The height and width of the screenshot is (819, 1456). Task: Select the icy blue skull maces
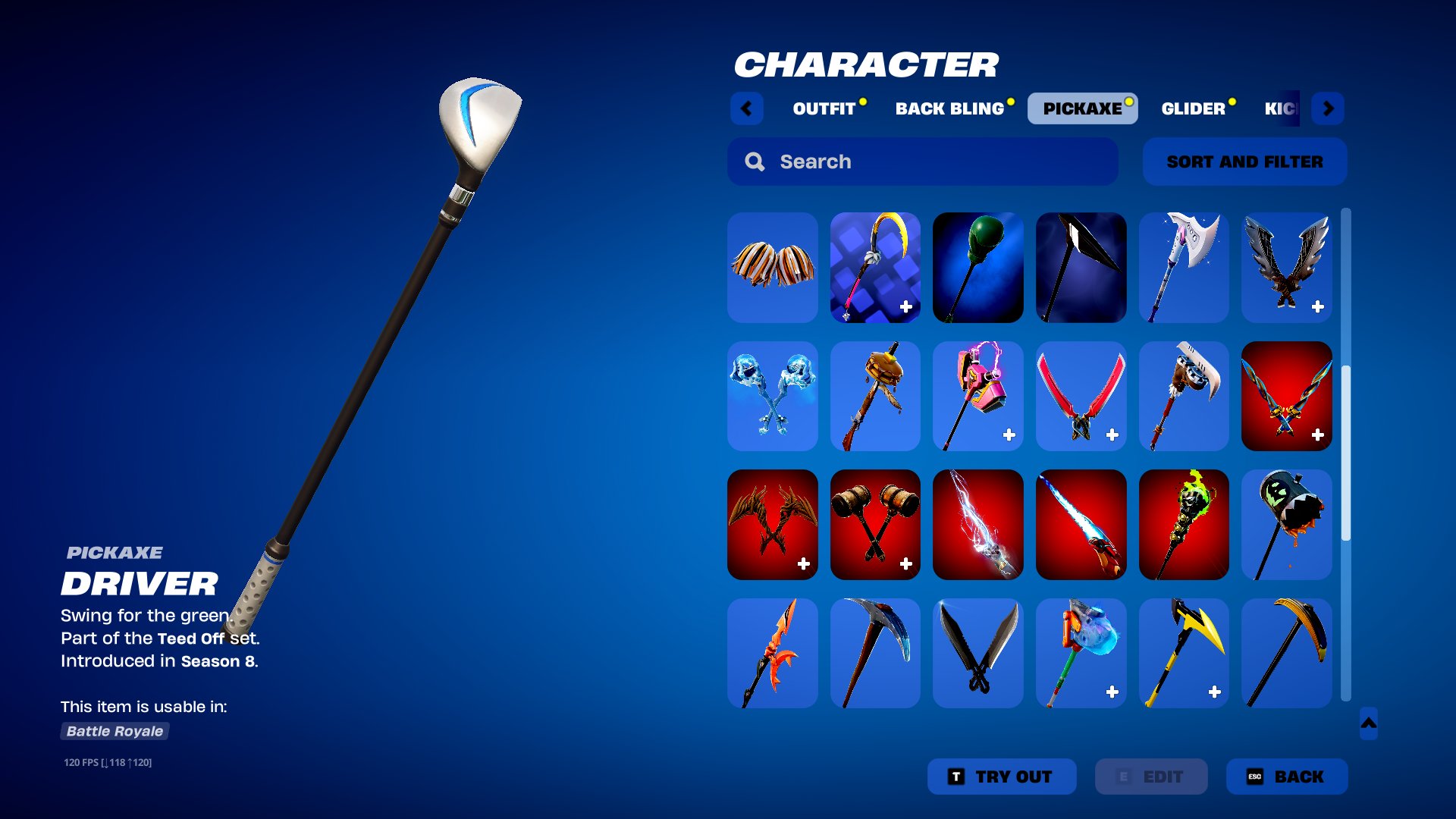[772, 396]
